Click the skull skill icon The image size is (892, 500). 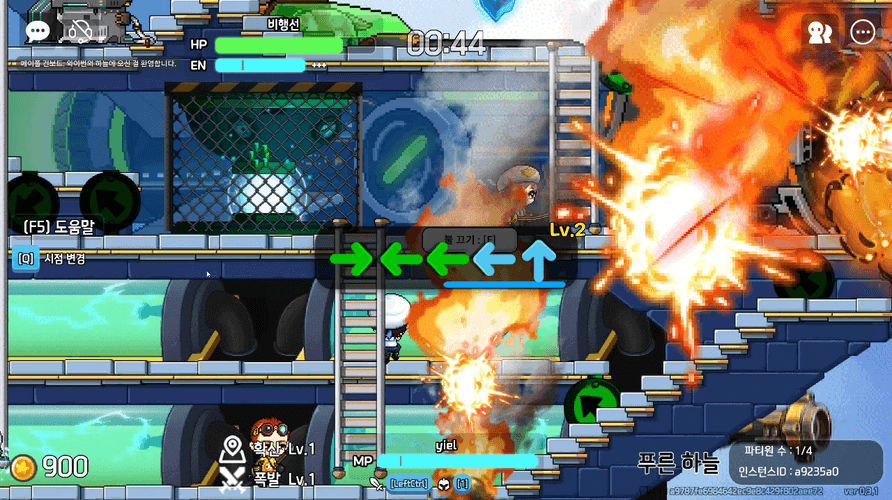click(x=445, y=484)
